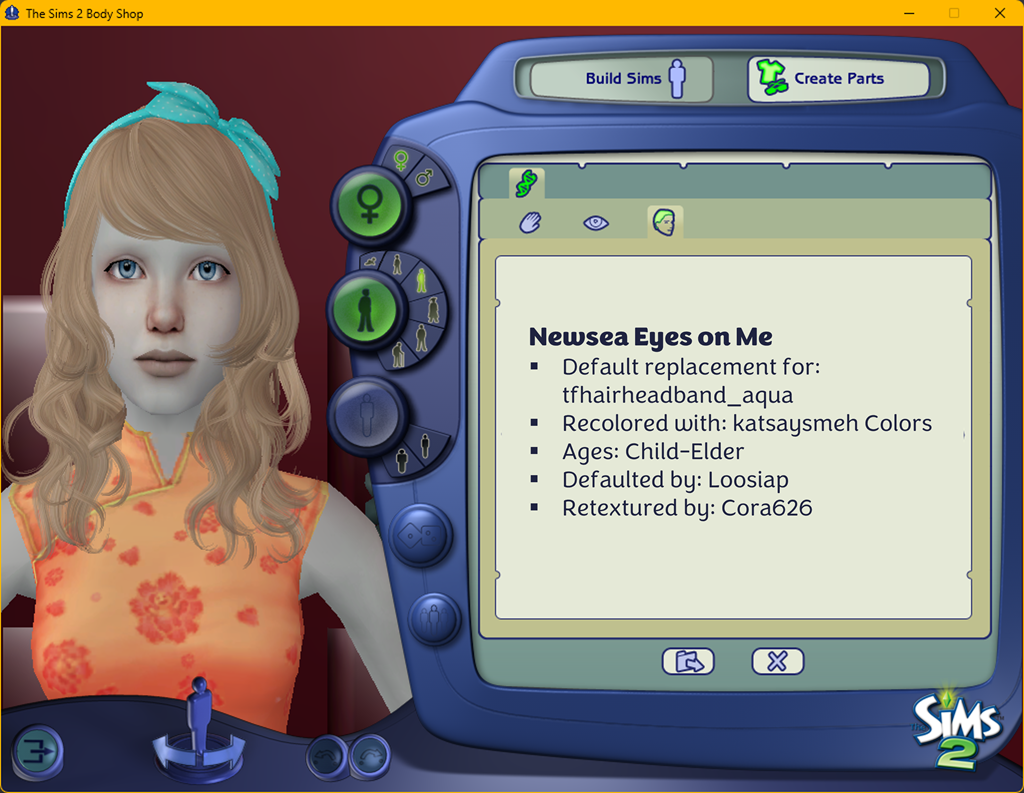Randomize the sim with the dice button
Image resolution: width=1024 pixels, height=793 pixels.
(420, 535)
